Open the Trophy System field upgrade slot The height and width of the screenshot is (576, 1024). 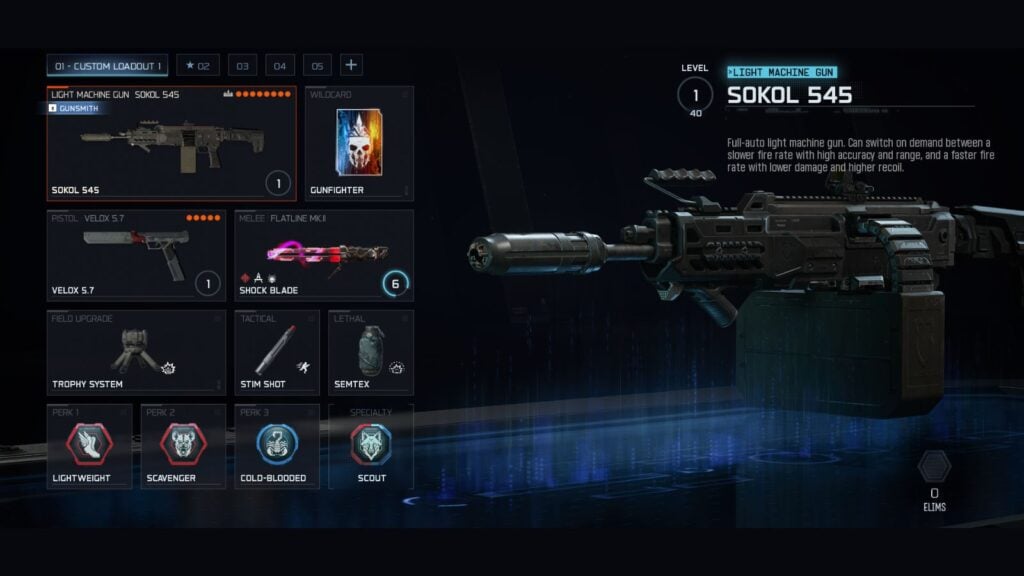(136, 352)
